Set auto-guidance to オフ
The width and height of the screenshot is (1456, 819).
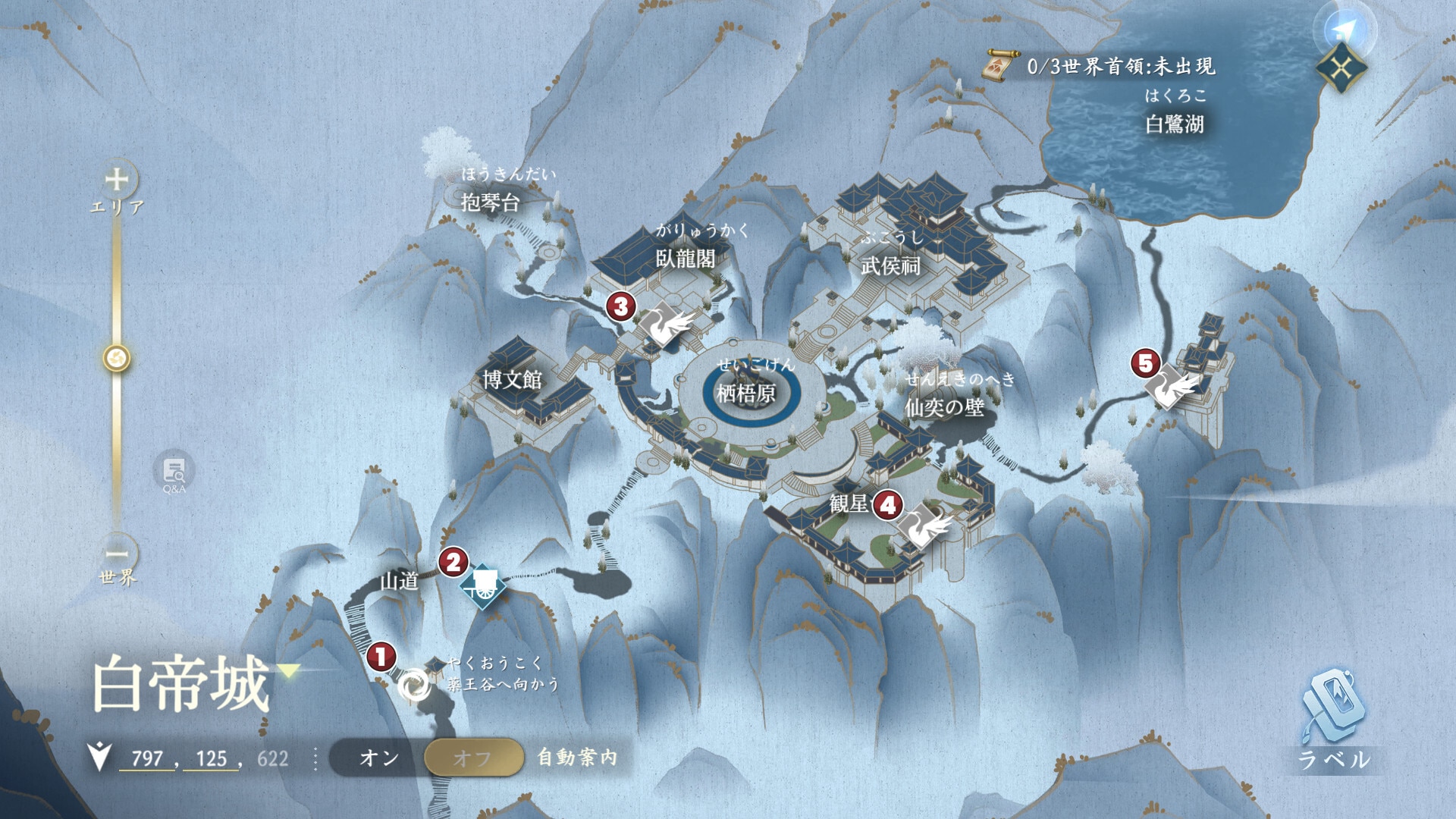pyautogui.click(x=473, y=758)
